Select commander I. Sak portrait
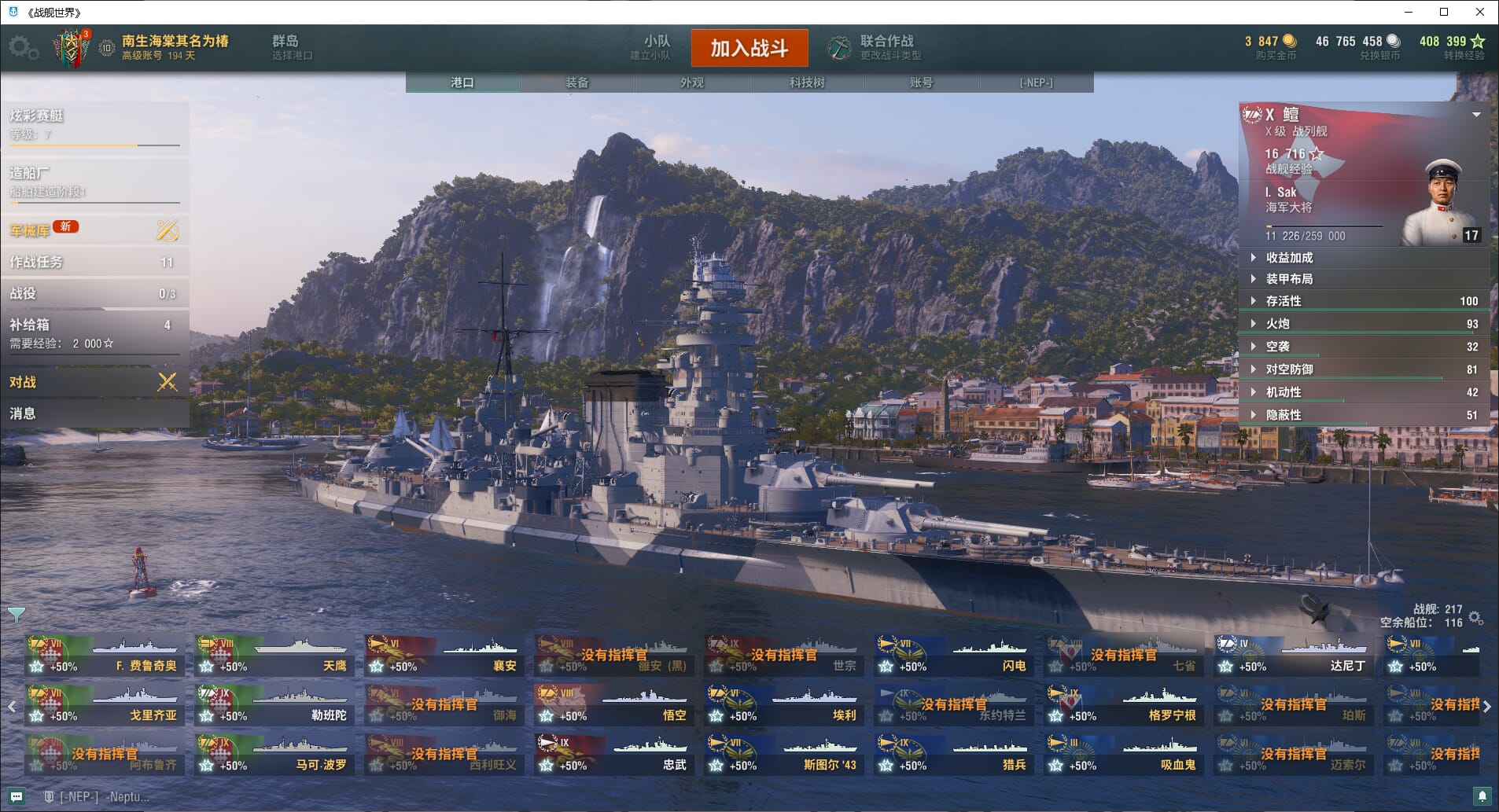The height and width of the screenshot is (812, 1499). (x=1442, y=203)
